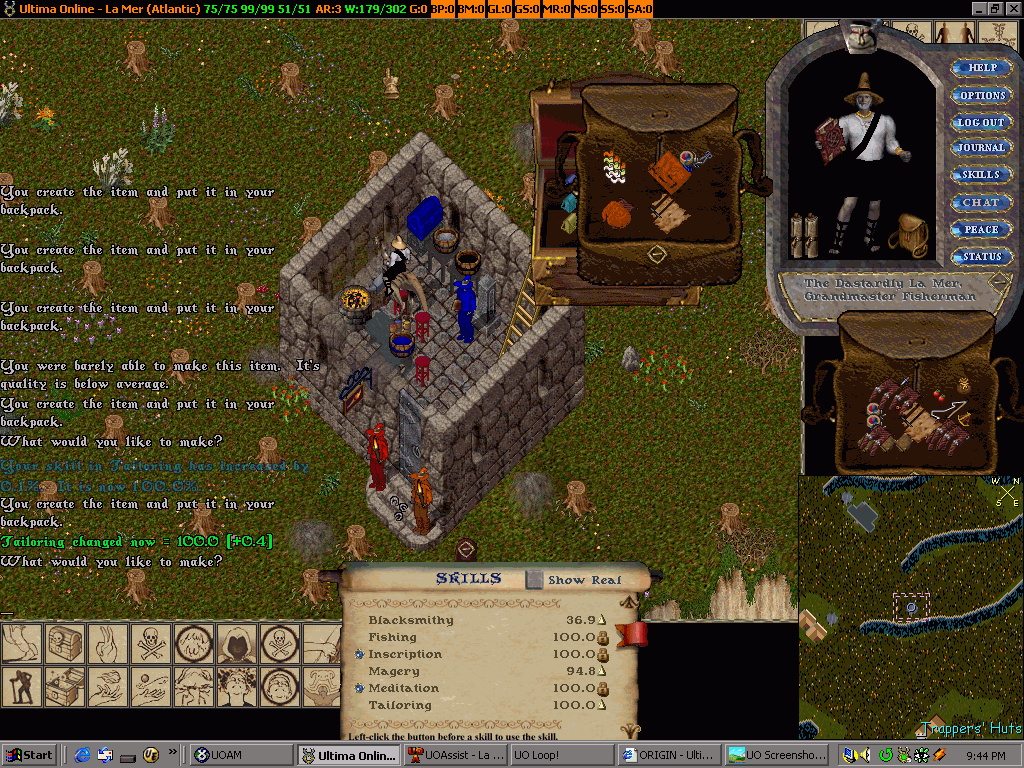Use the Meditation skill button
Screen dimensions: 1024x768
359,688
